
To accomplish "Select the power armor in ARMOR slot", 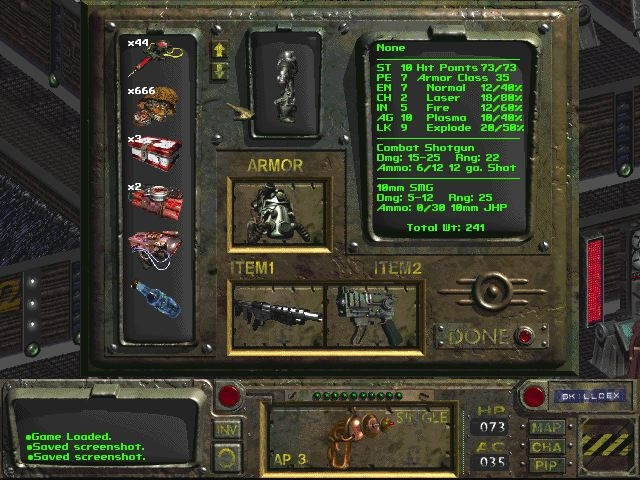I will click(277, 213).
